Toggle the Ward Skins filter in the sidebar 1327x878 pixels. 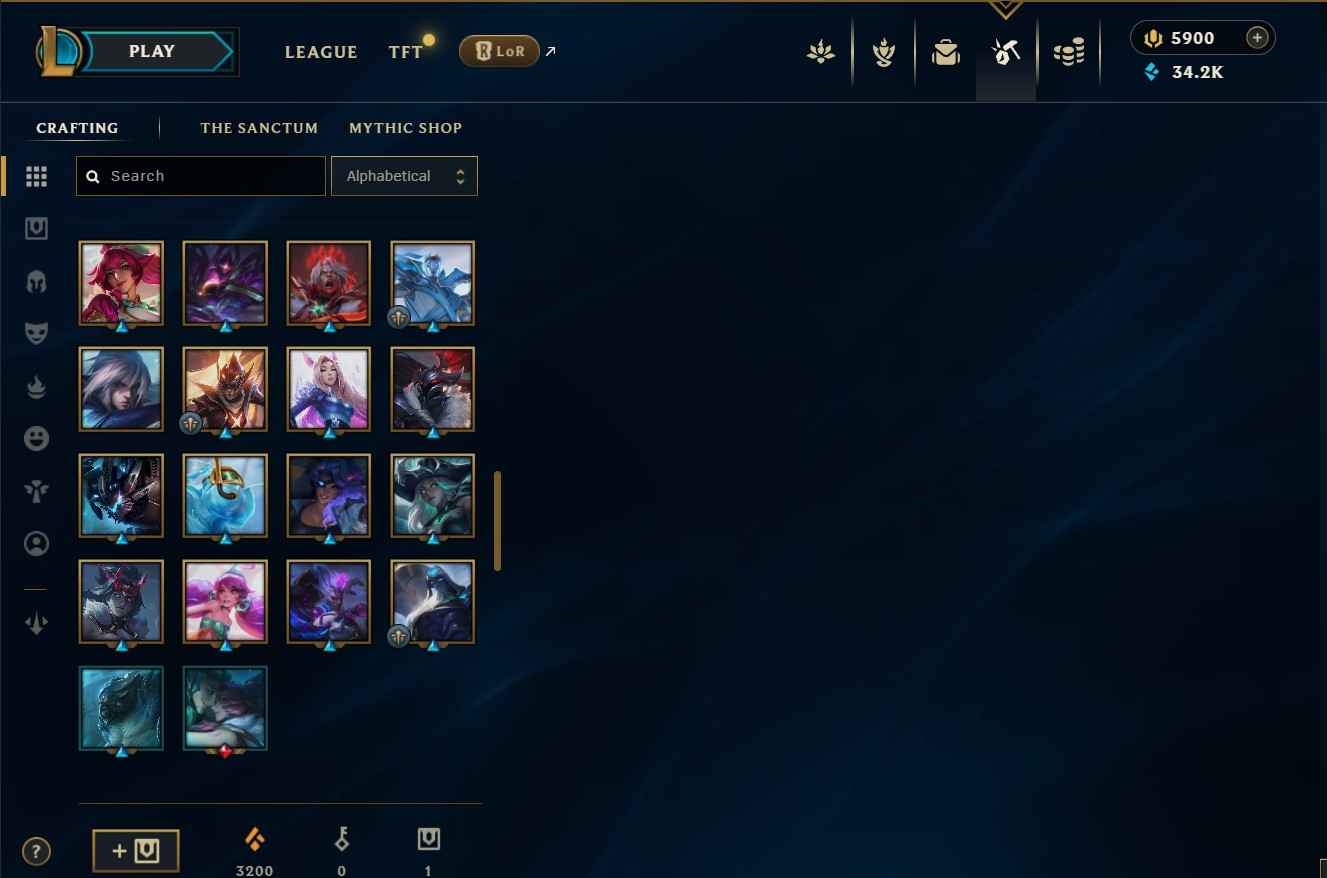point(36,228)
